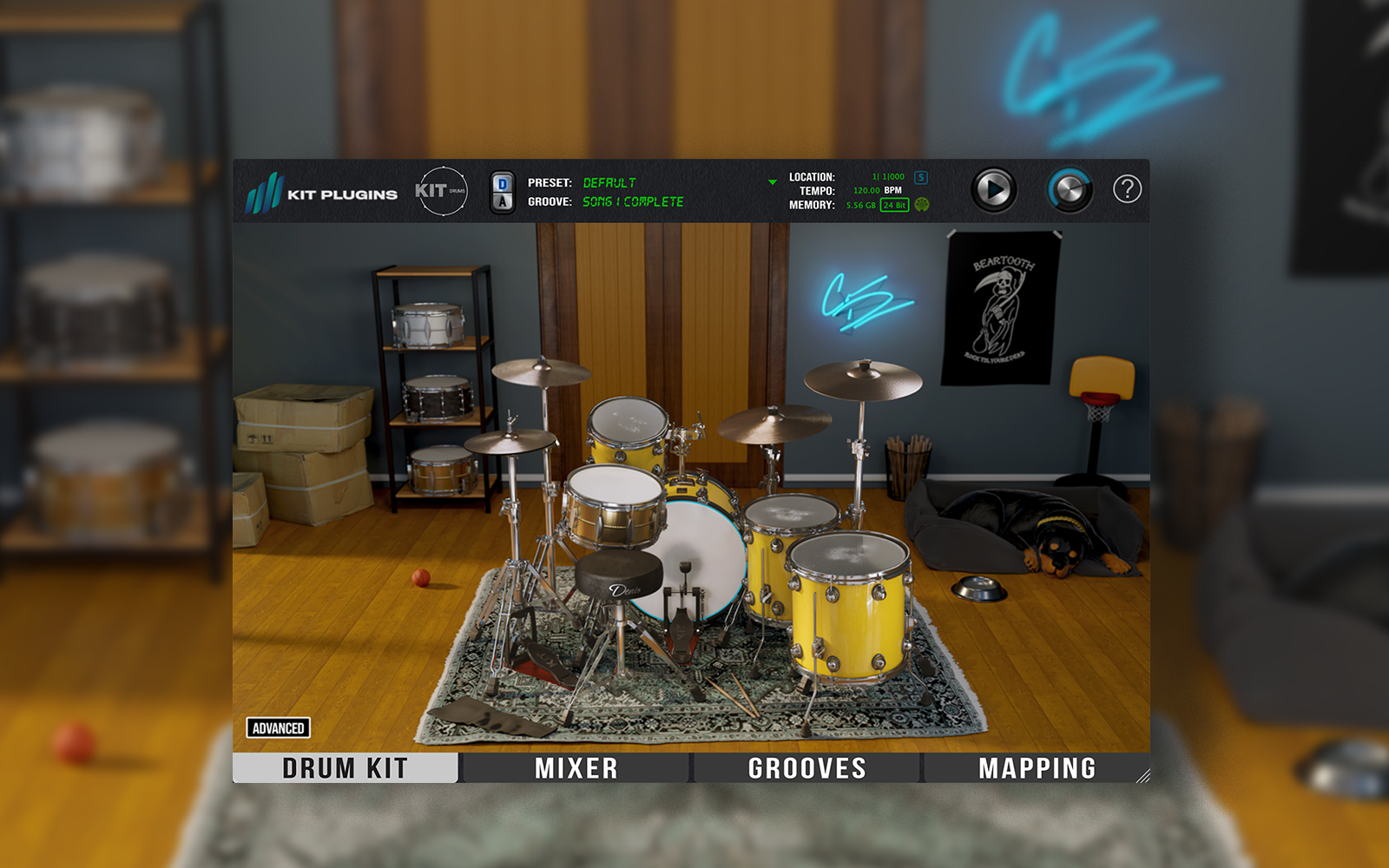Open help with the question mark icon

1127,188
